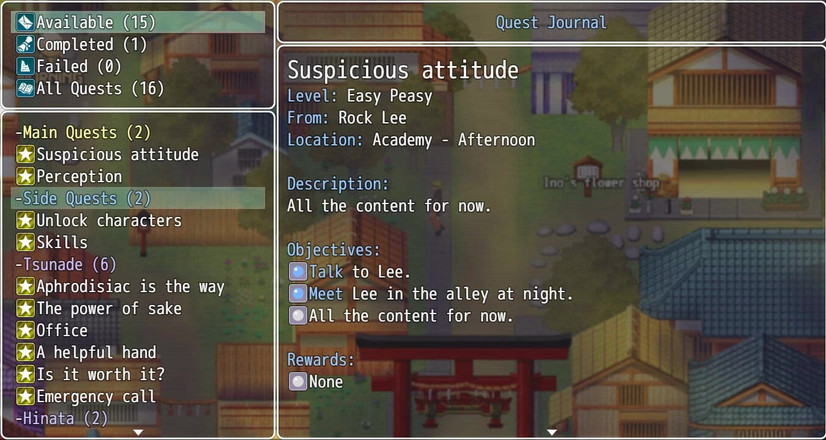Open the Emergency call quest
Viewport: 826px width, 440px height.
click(x=96, y=396)
